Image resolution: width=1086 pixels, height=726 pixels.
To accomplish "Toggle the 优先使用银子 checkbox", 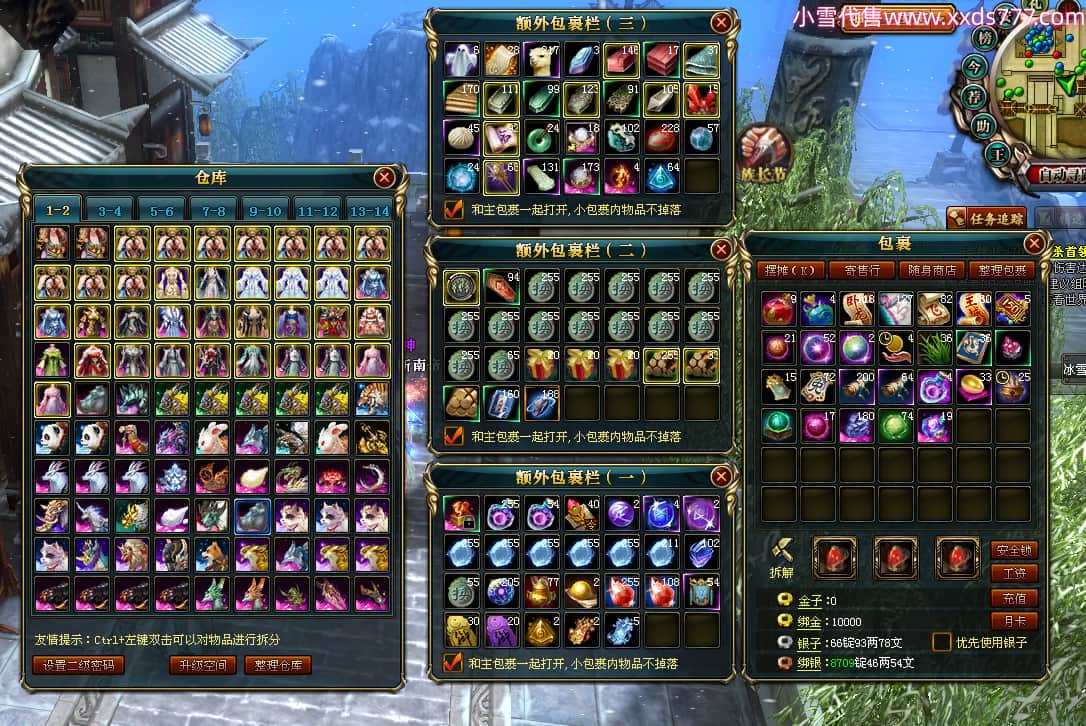I will coord(942,642).
